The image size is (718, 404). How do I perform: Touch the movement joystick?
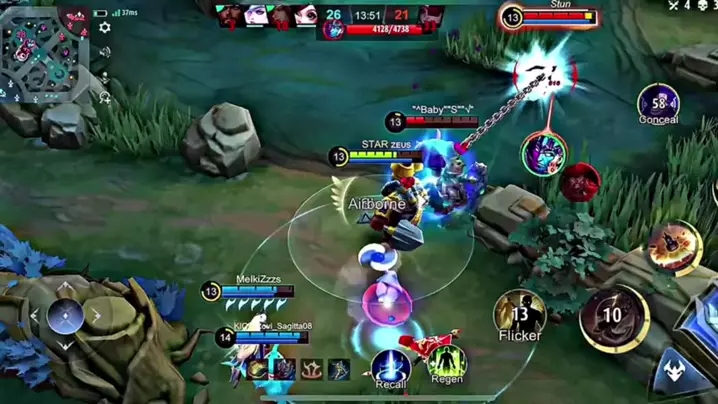(x=65, y=316)
